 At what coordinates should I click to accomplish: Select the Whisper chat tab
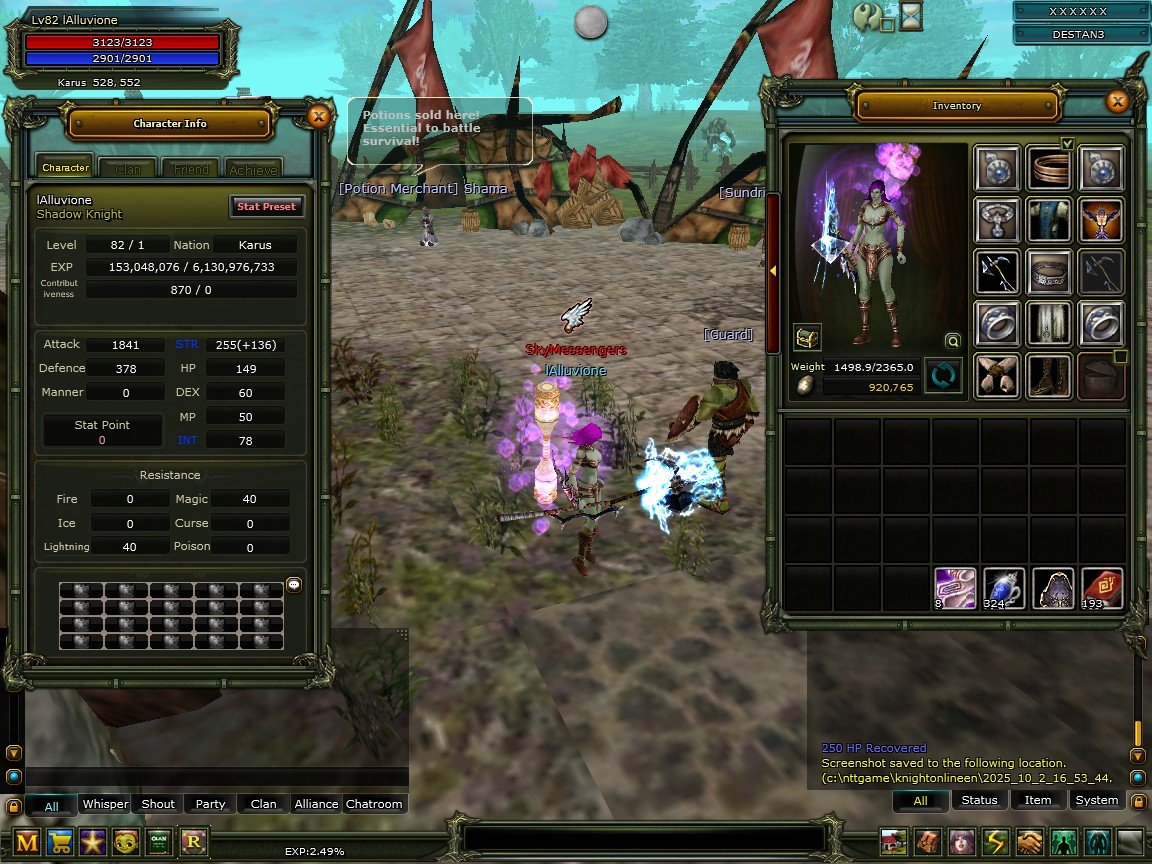click(105, 804)
